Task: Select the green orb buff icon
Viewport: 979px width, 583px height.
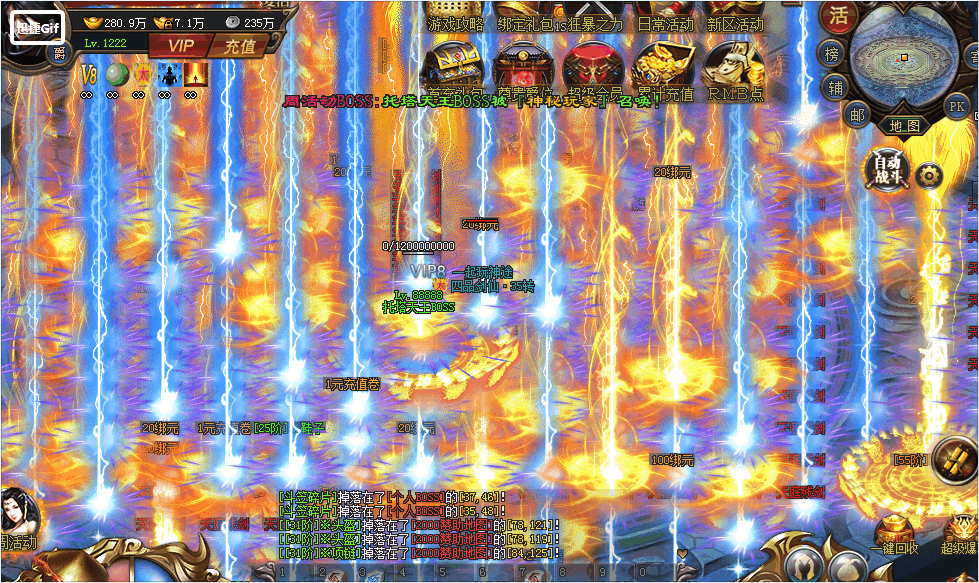Action: point(116,74)
